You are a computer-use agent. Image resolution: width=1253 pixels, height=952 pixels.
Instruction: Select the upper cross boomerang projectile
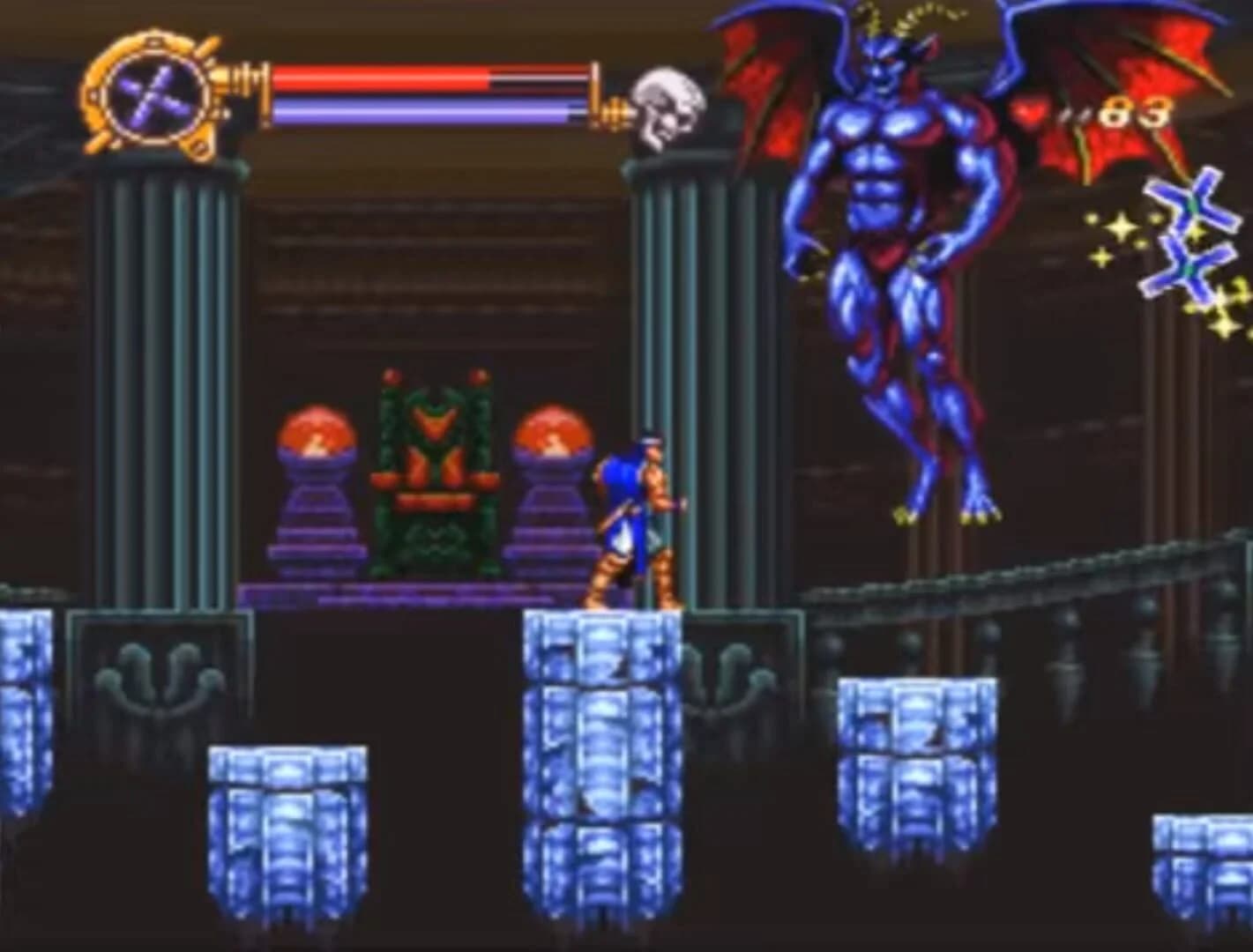(x=1192, y=203)
